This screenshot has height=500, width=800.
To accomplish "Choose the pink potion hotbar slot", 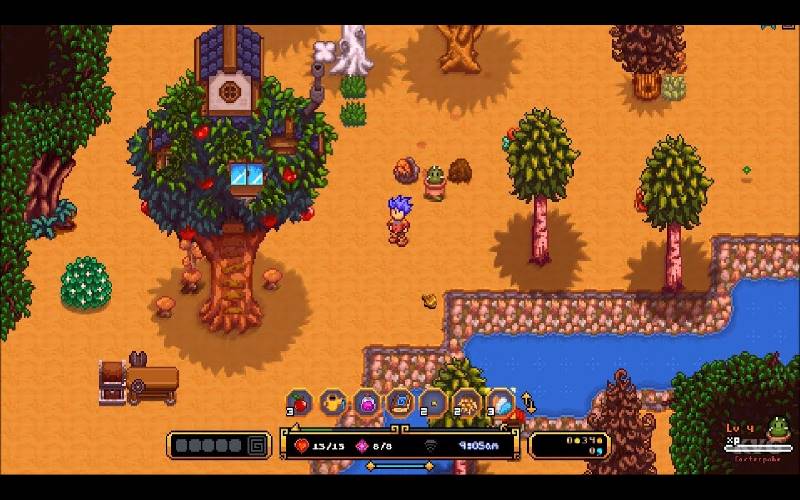I will click(x=367, y=402).
